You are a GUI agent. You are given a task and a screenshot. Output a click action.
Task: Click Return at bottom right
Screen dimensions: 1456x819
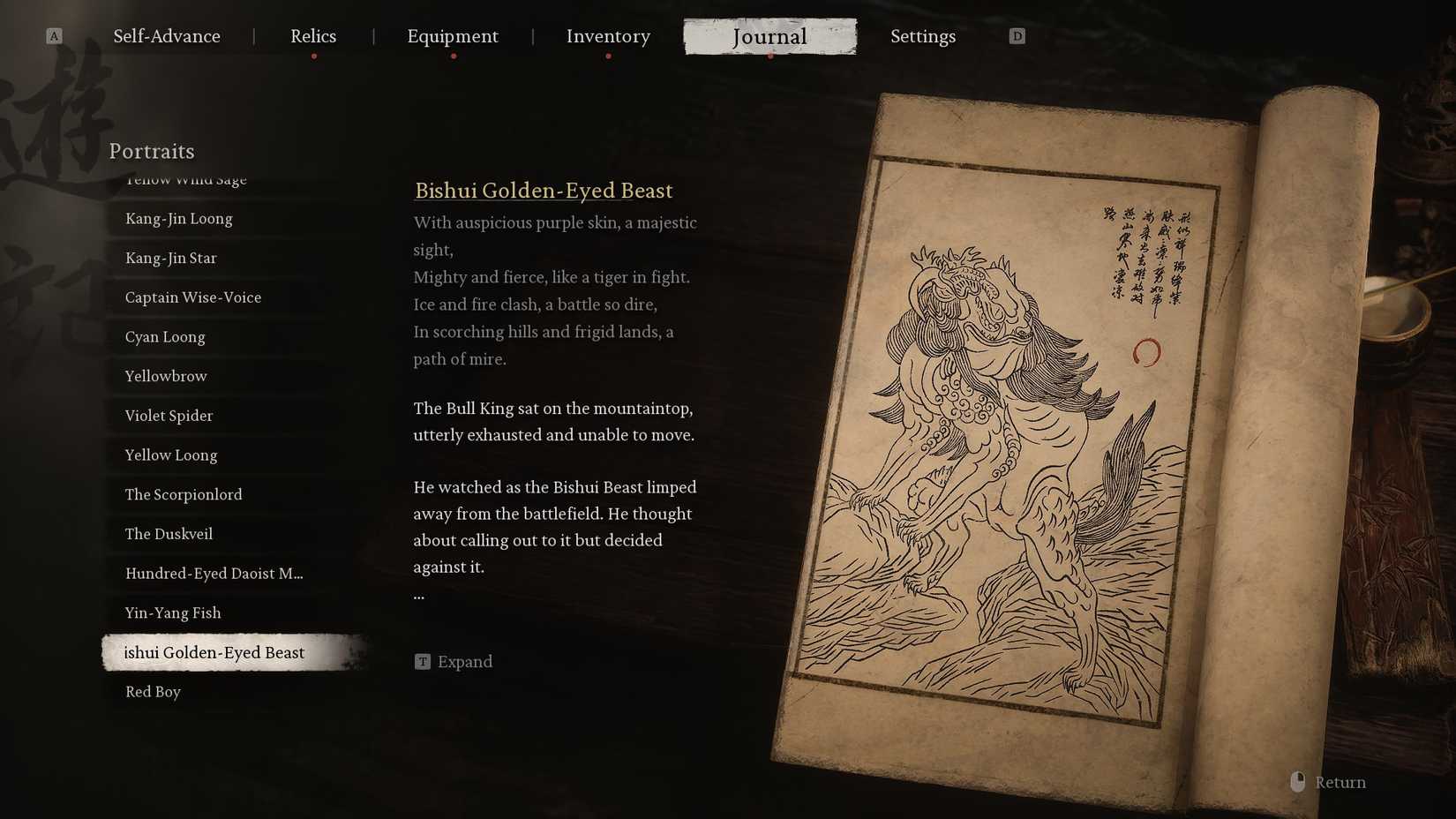1340,781
